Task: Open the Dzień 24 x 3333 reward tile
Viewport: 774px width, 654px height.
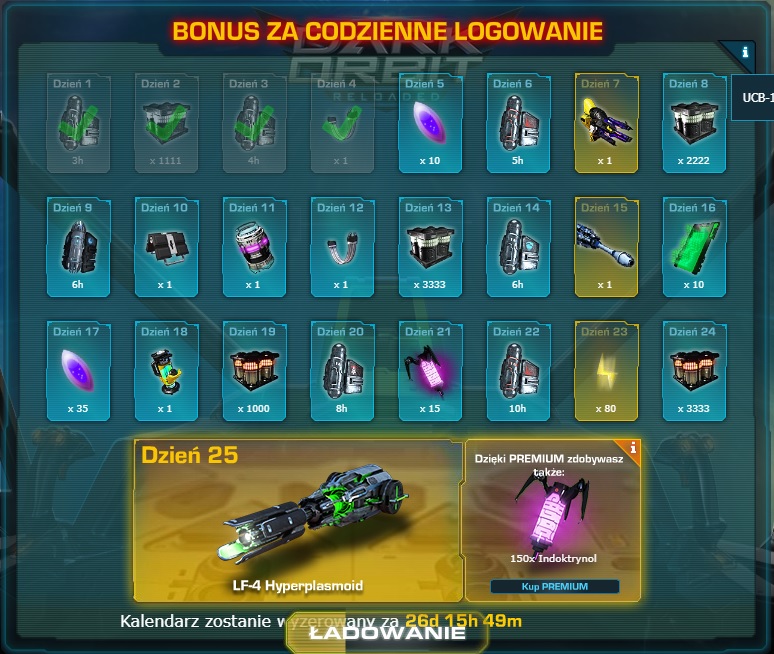Action: pyautogui.click(x=694, y=370)
